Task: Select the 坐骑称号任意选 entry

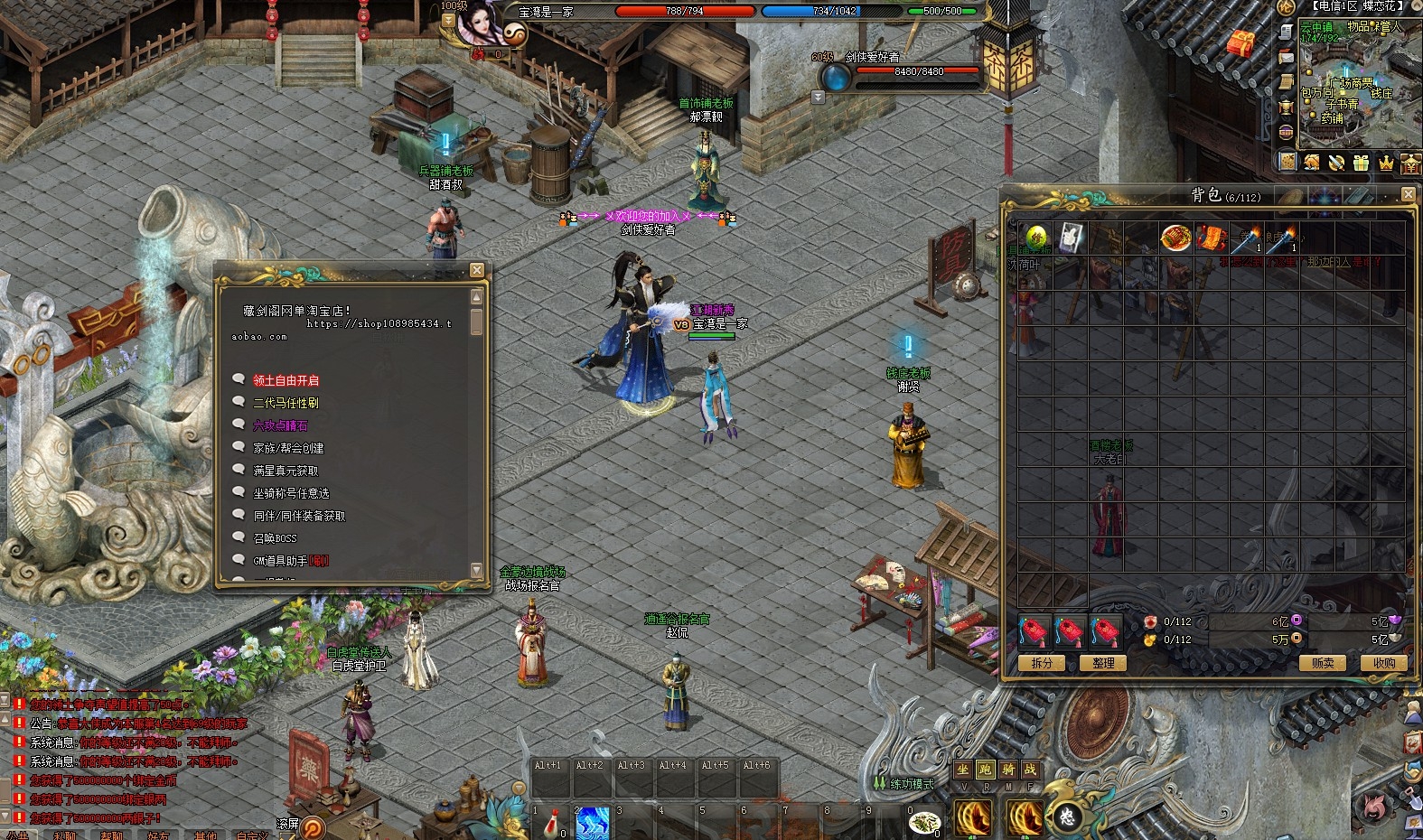Action: (x=291, y=493)
